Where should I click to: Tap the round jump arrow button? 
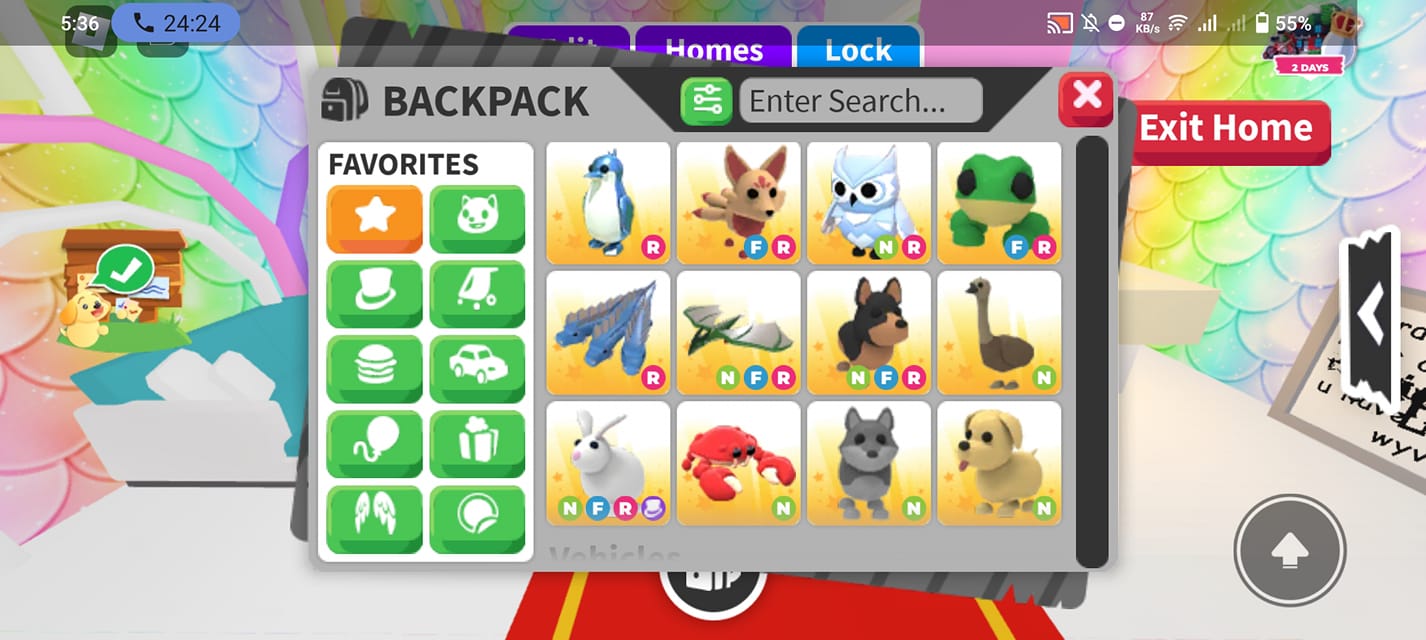[x=1289, y=549]
